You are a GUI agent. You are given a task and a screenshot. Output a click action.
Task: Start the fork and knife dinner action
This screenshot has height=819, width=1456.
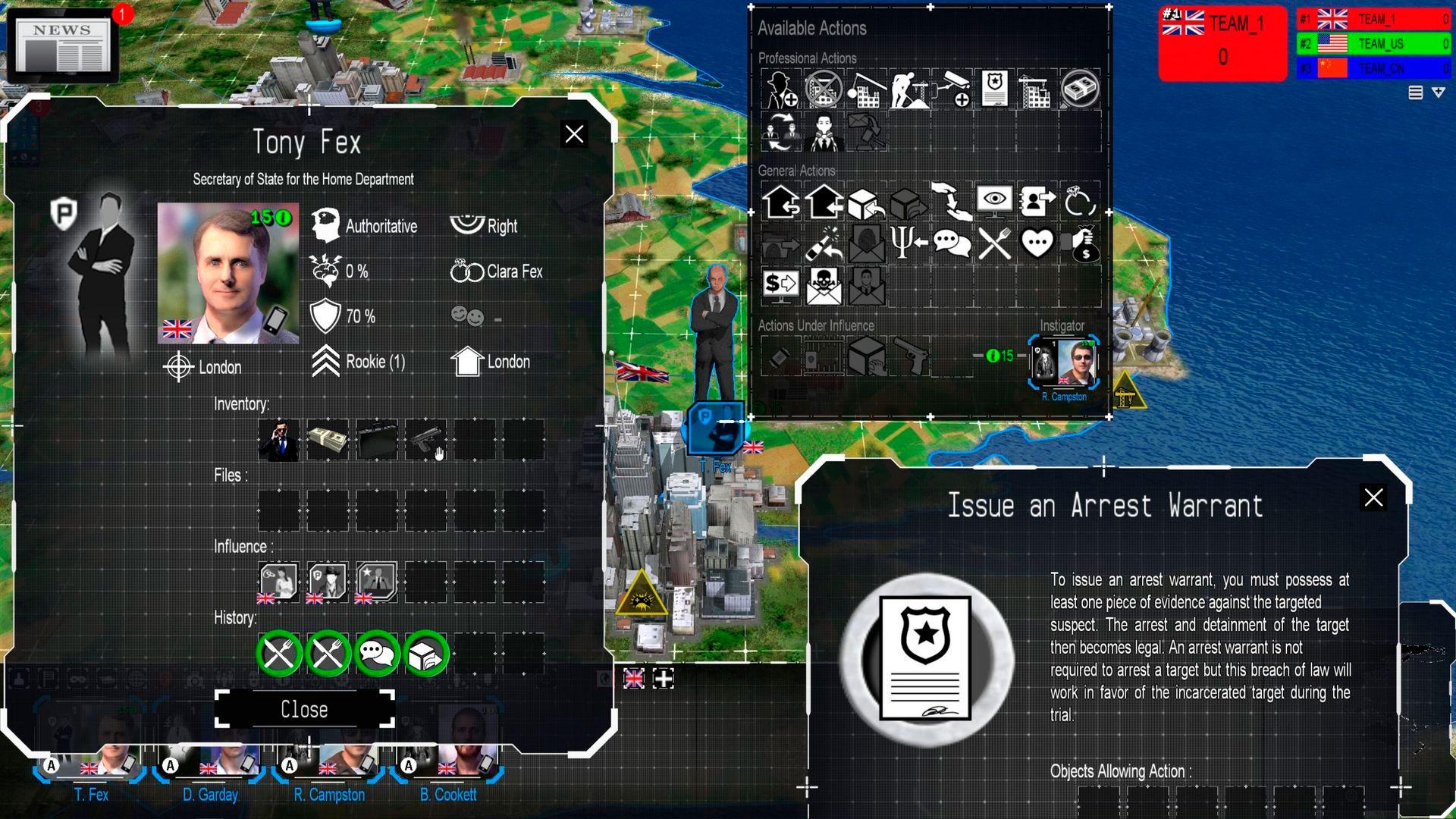click(994, 244)
